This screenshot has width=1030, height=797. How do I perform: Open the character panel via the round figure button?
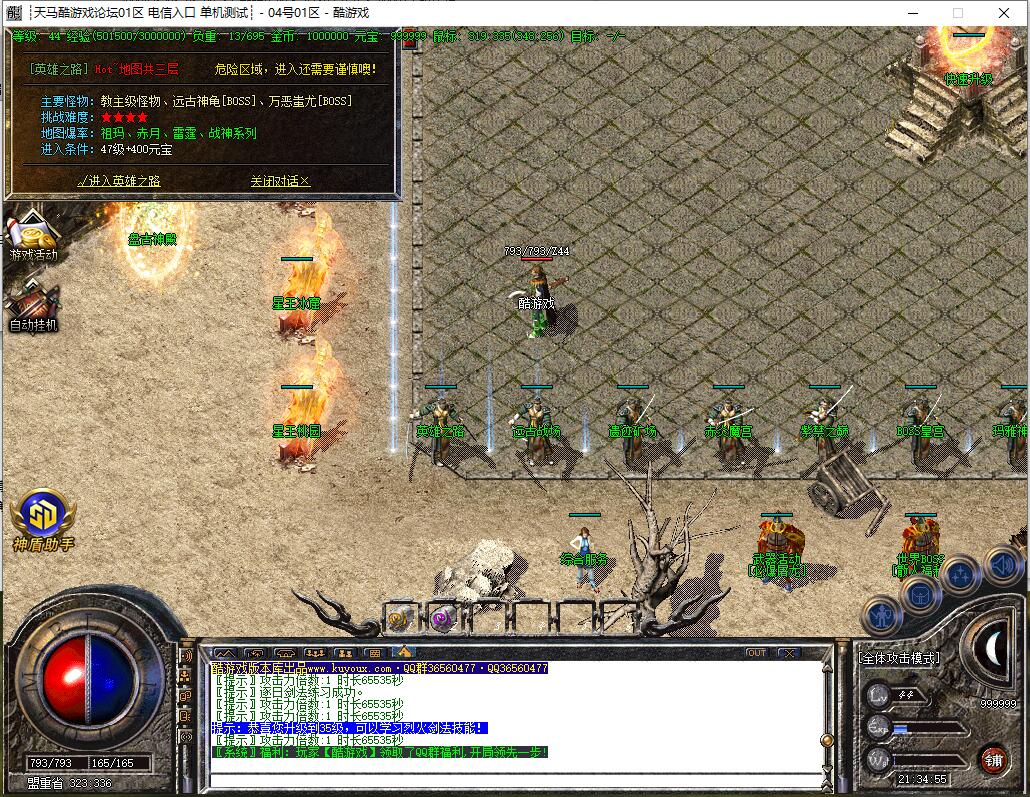tap(881, 615)
